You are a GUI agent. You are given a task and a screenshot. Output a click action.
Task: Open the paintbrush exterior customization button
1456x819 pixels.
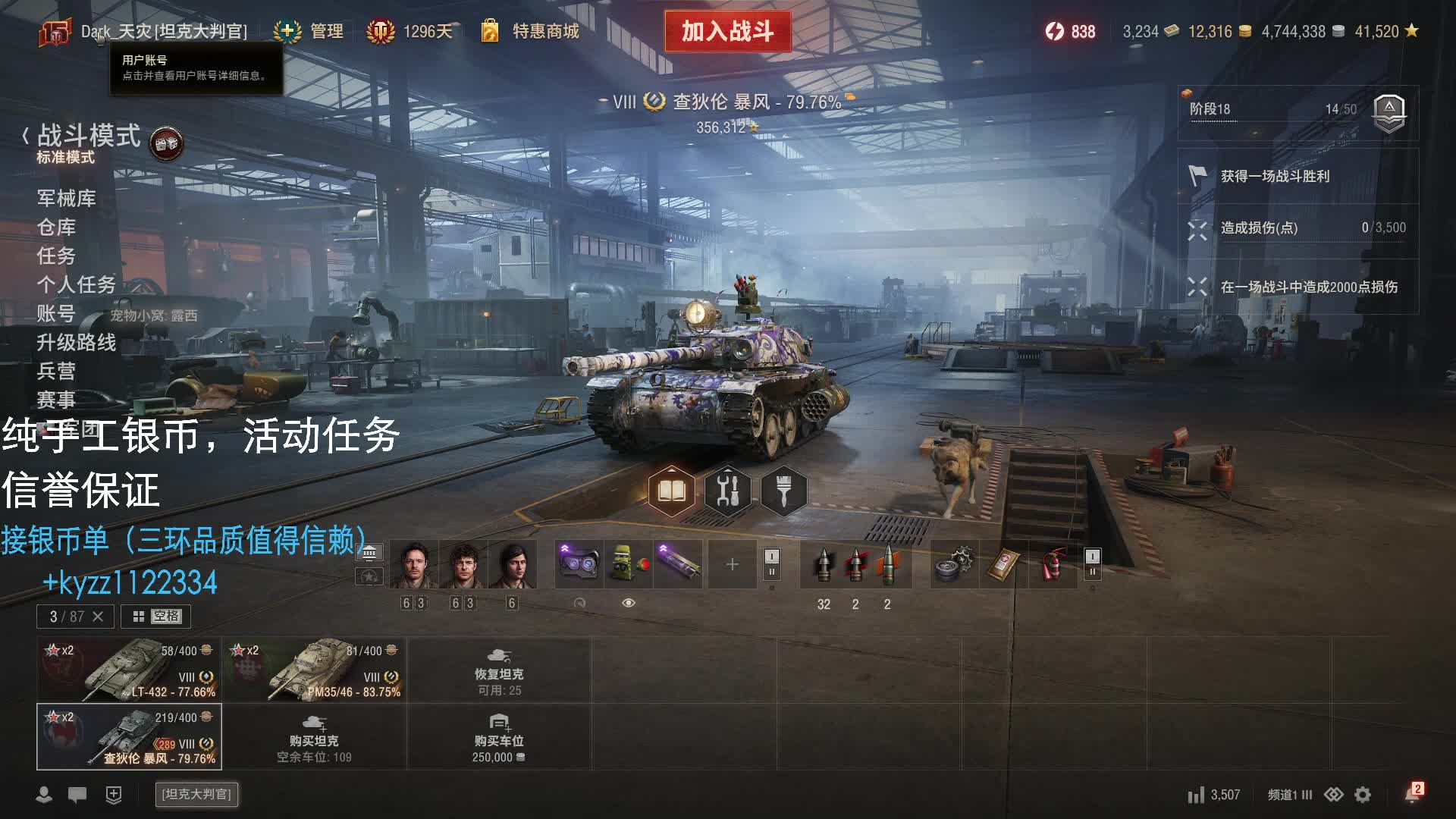(783, 491)
